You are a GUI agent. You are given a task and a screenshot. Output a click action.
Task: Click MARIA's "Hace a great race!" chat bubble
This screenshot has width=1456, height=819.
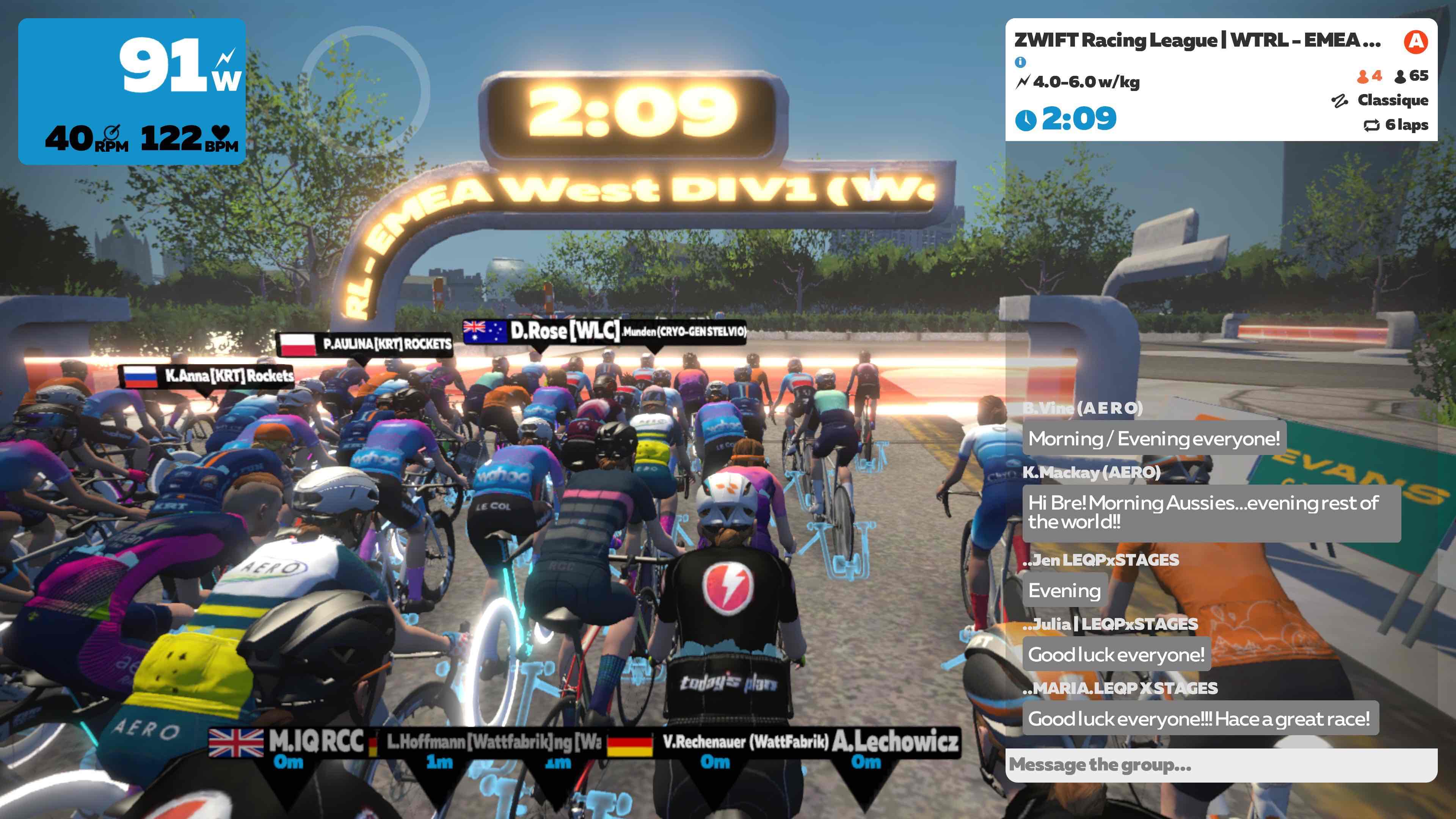coord(1199,719)
